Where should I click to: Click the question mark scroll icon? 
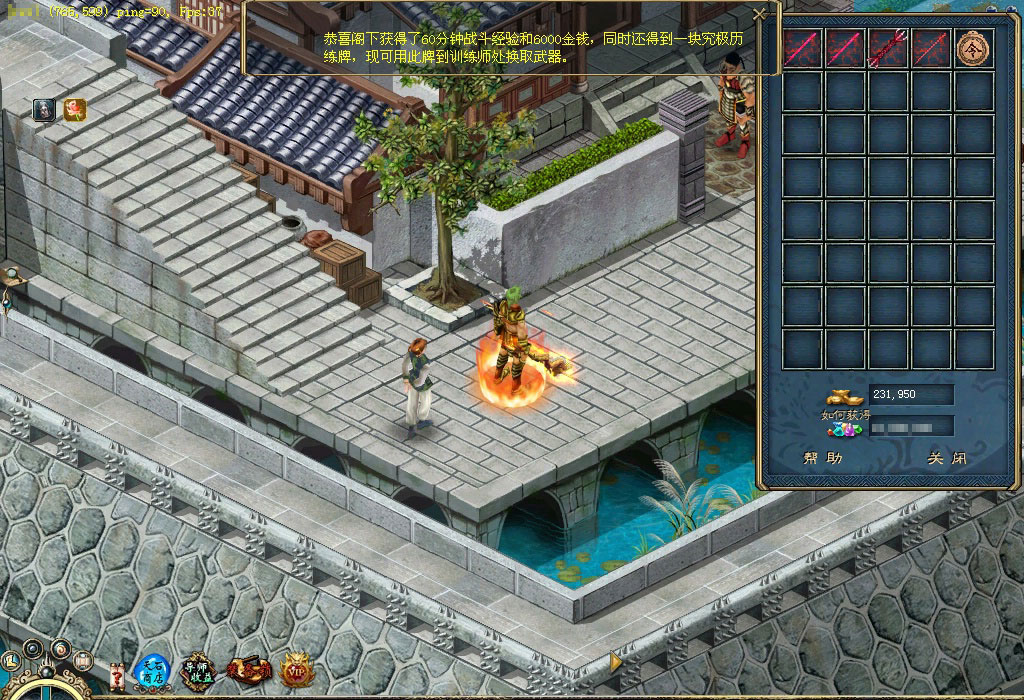[x=117, y=677]
